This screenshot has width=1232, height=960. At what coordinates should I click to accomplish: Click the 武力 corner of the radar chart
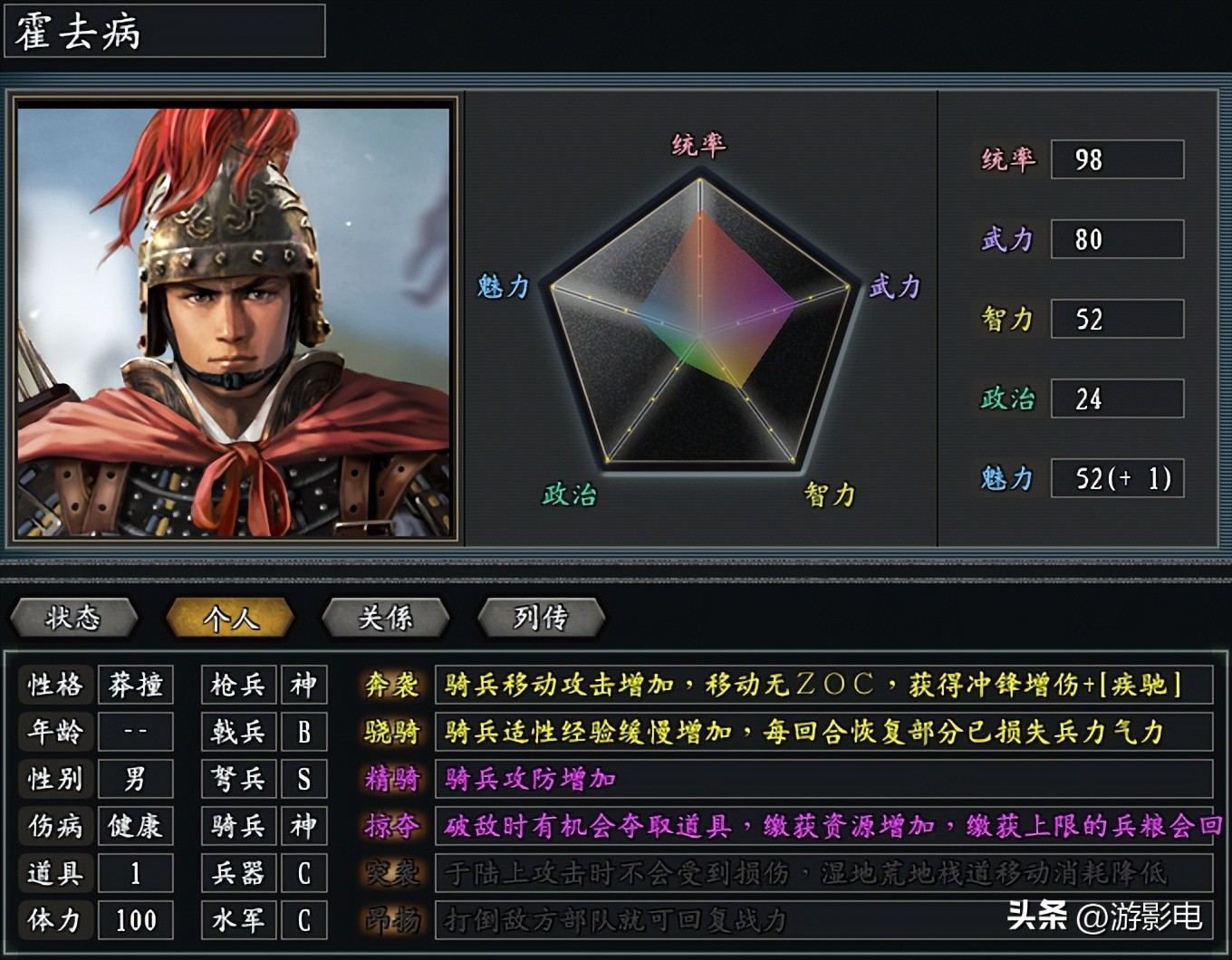click(x=897, y=287)
